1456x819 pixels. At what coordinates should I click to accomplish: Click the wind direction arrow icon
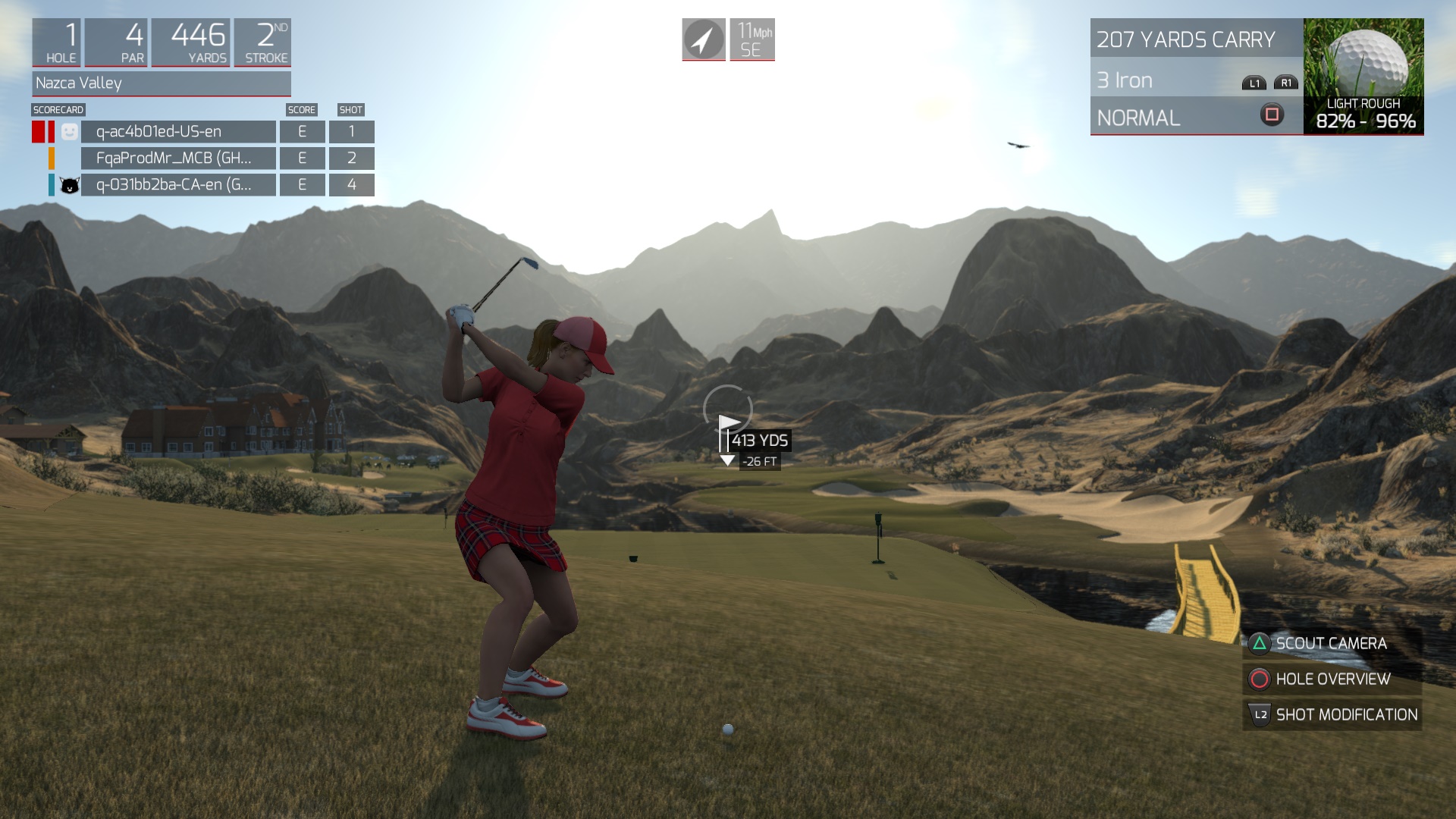704,39
